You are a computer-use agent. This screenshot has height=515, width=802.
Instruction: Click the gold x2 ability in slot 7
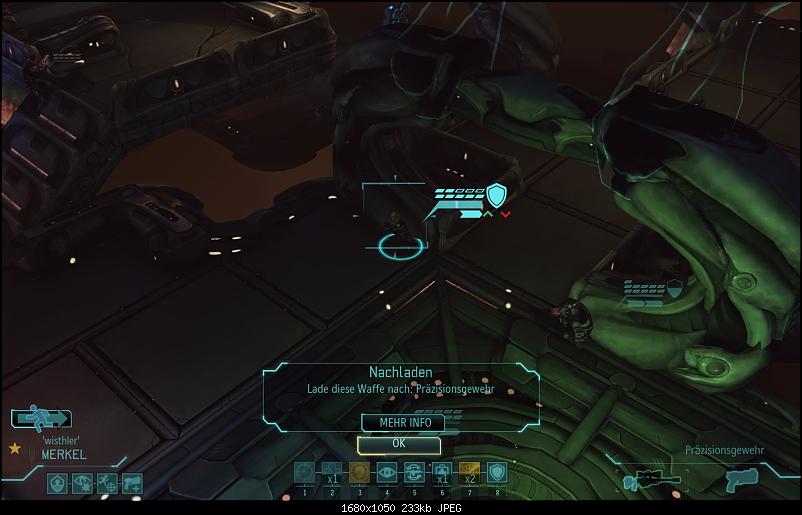(x=468, y=473)
